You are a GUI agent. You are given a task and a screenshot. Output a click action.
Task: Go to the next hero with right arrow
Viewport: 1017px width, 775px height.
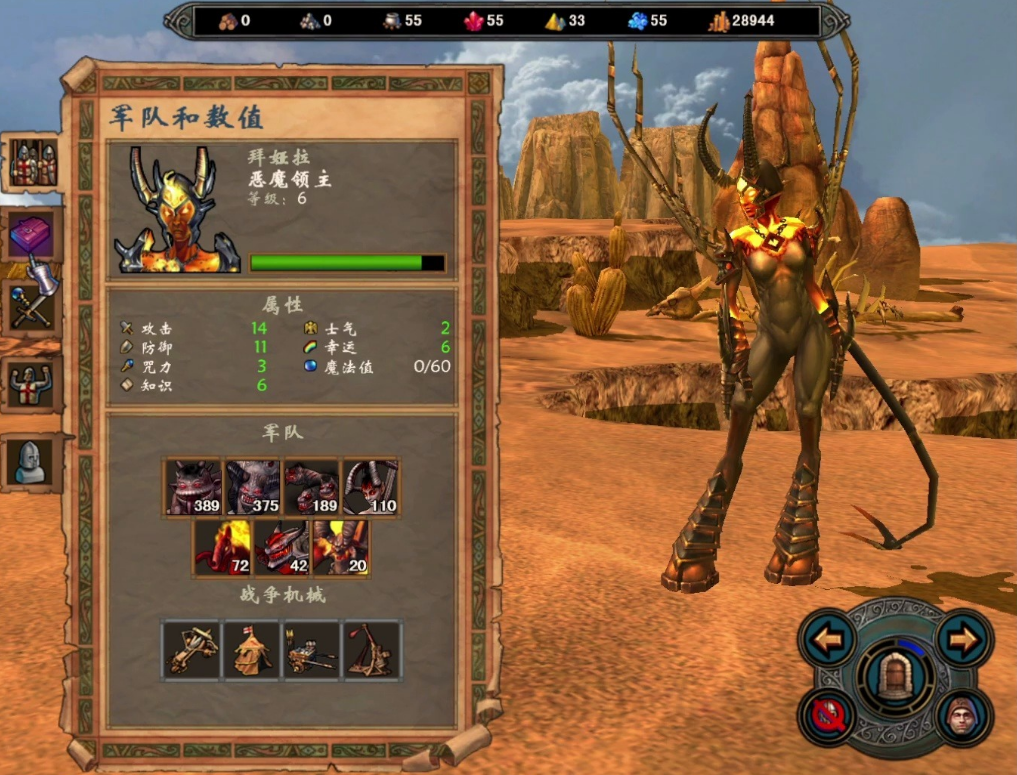(964, 639)
